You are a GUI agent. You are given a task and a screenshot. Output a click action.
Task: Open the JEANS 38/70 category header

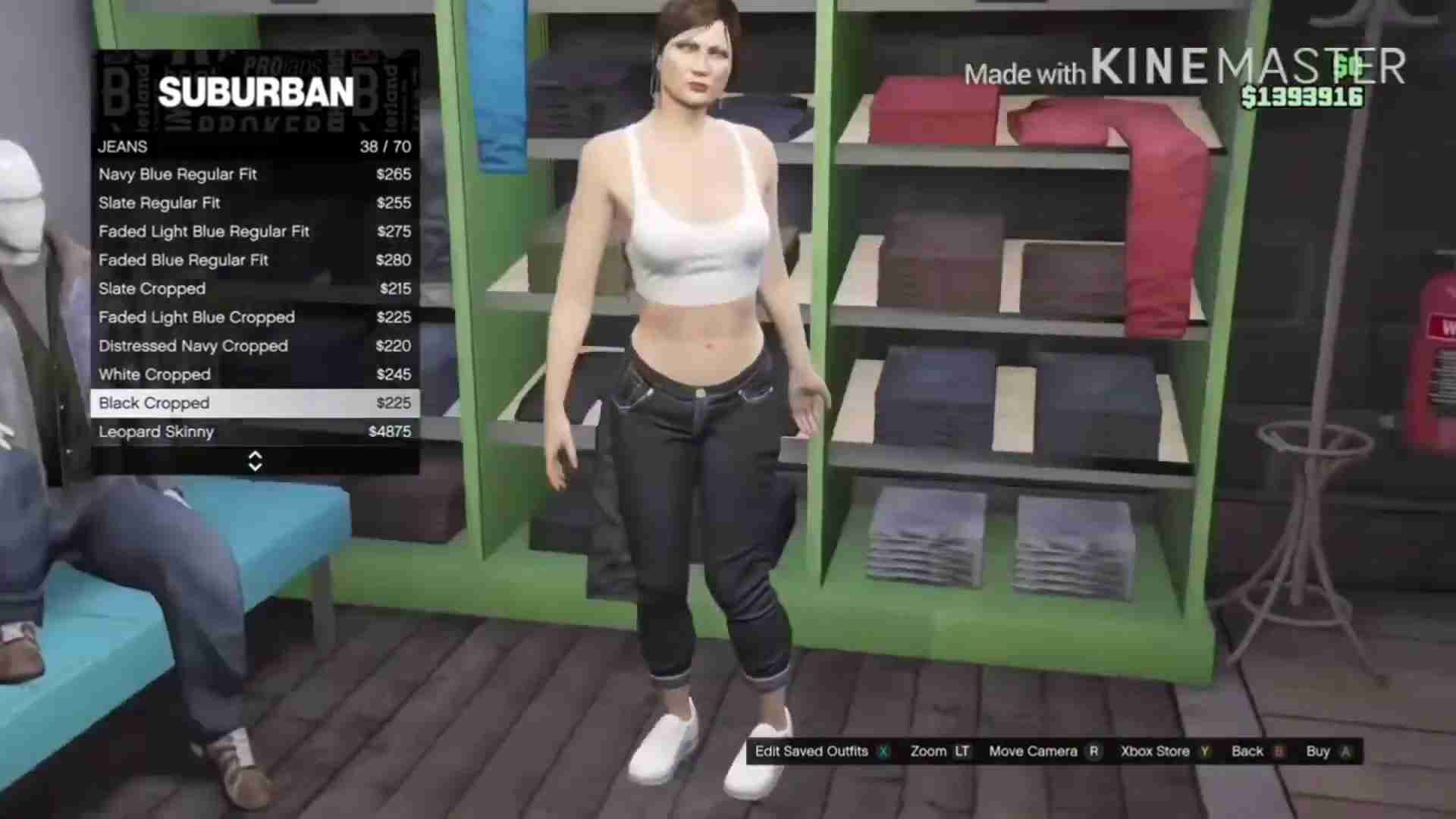point(254,146)
